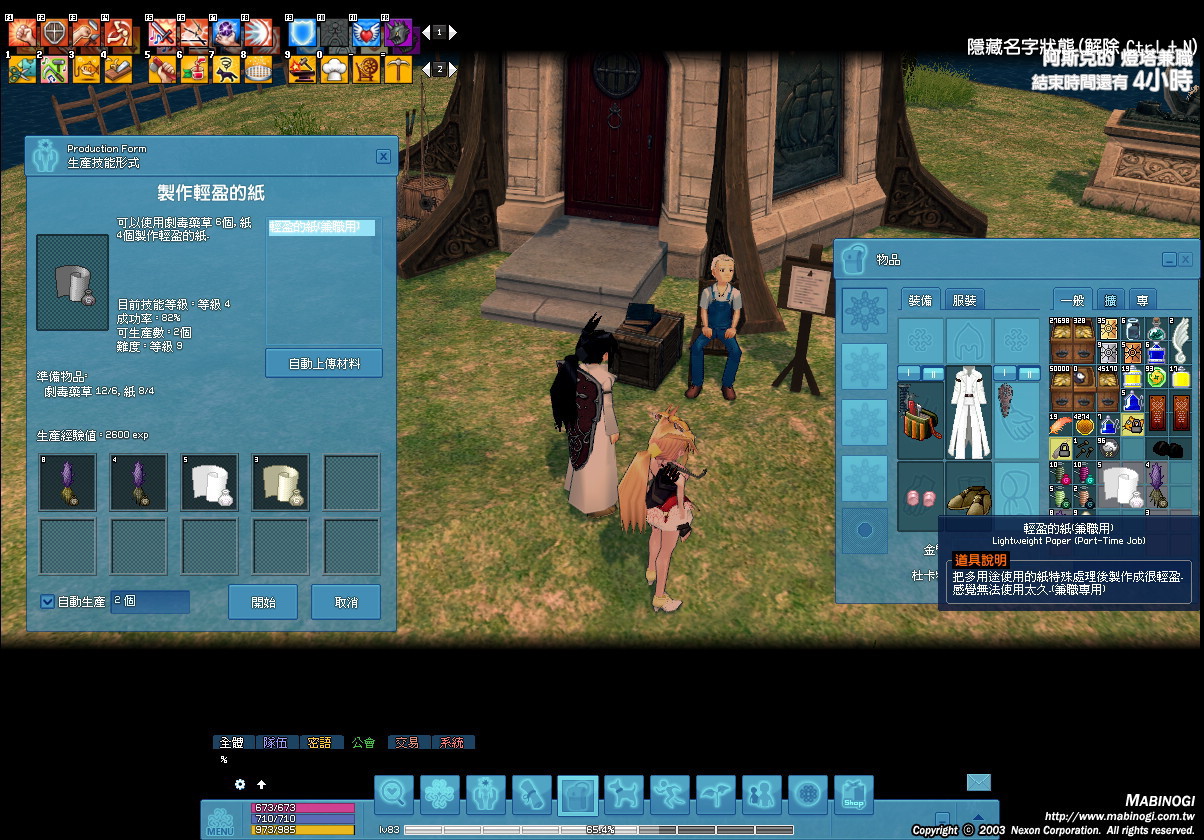Screen dimensions: 1204x840
Task: Click the 開始 (Start) production button
Action: 263,603
